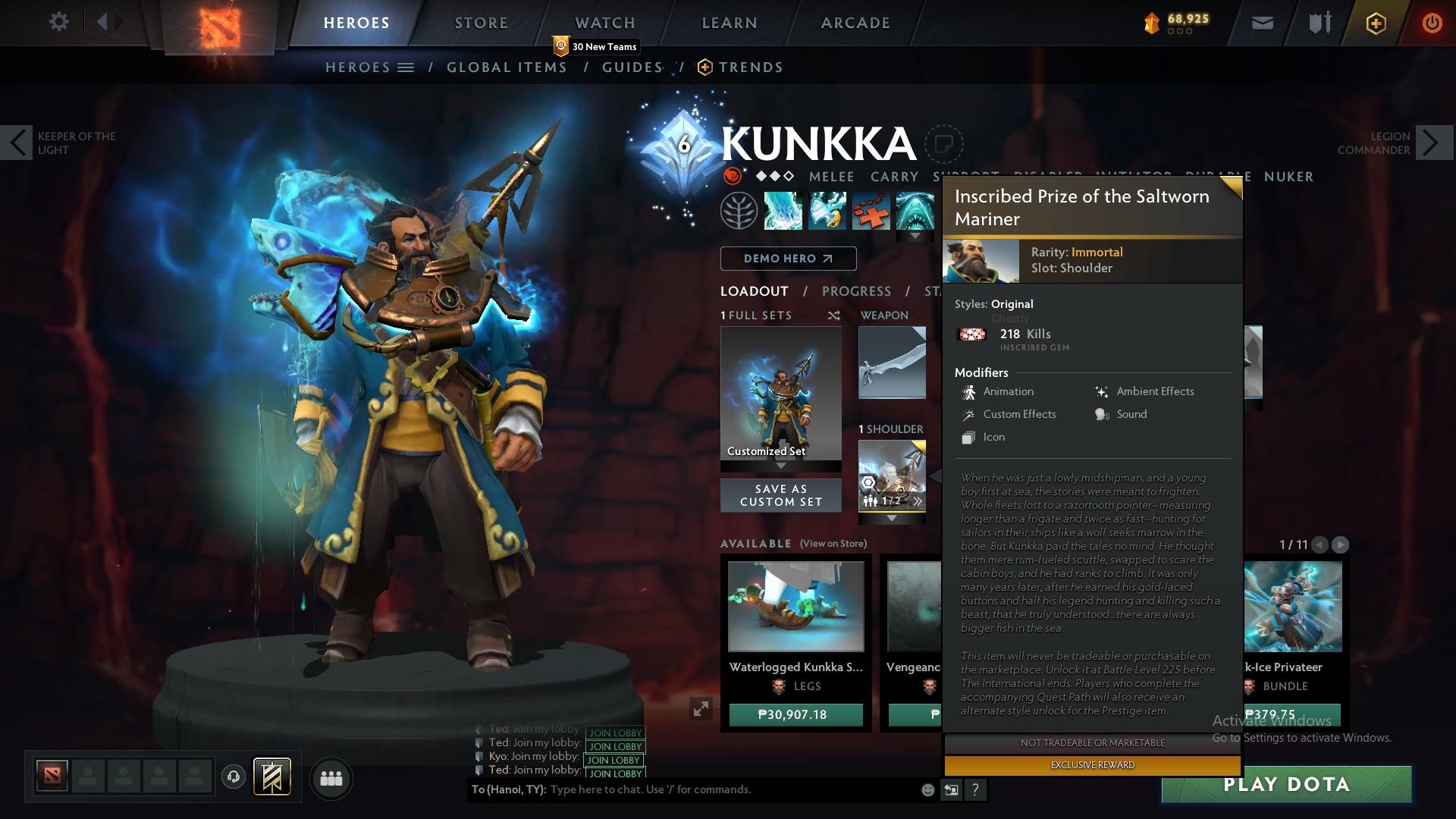Switch to the Original style toggle
Image resolution: width=1456 pixels, height=819 pixels.
pyautogui.click(x=1014, y=304)
